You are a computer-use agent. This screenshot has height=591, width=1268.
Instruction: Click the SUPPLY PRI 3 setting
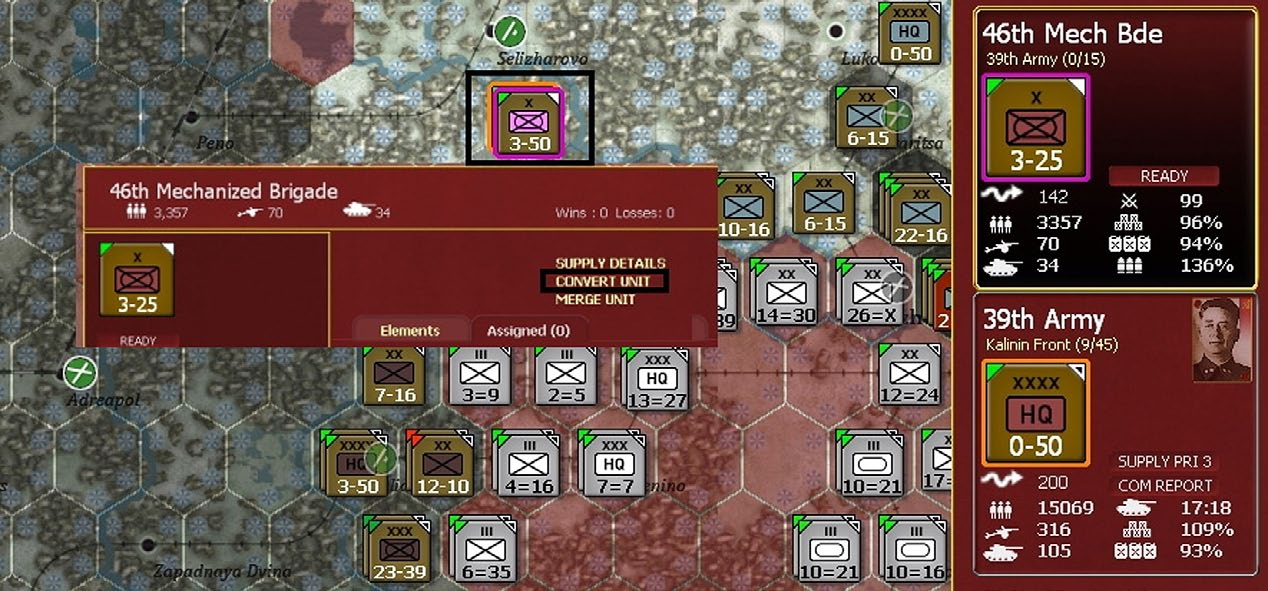[x=1163, y=462]
